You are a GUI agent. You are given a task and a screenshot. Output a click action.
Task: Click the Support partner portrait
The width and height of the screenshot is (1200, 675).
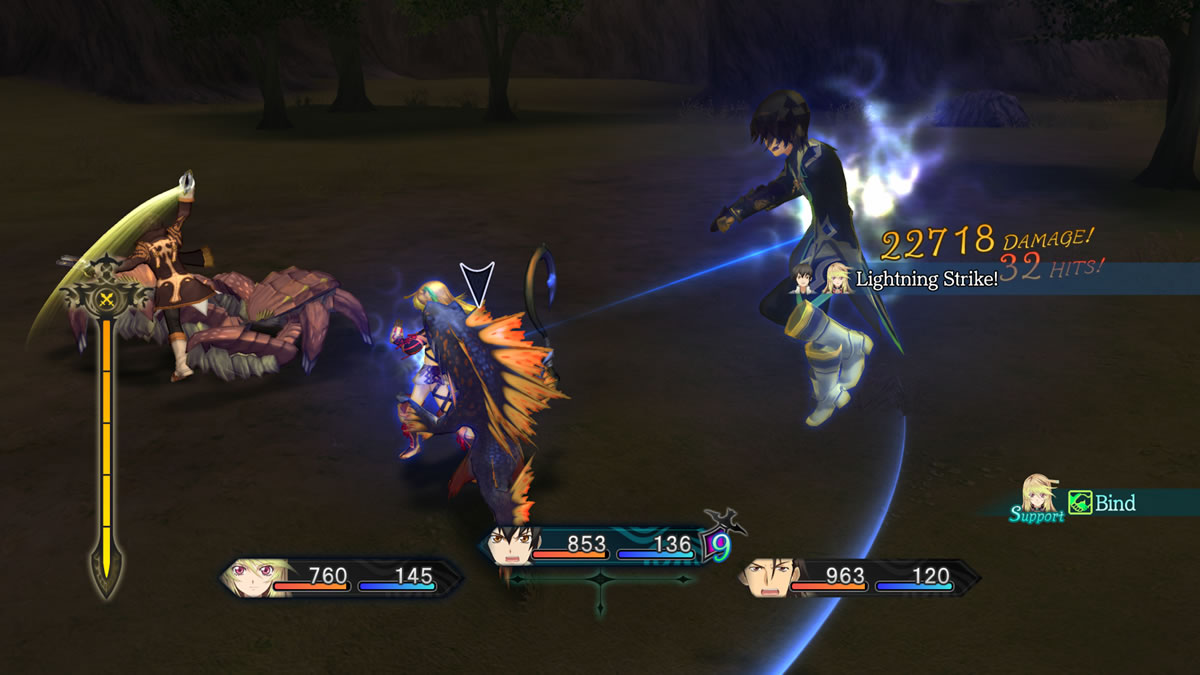coord(1040,494)
